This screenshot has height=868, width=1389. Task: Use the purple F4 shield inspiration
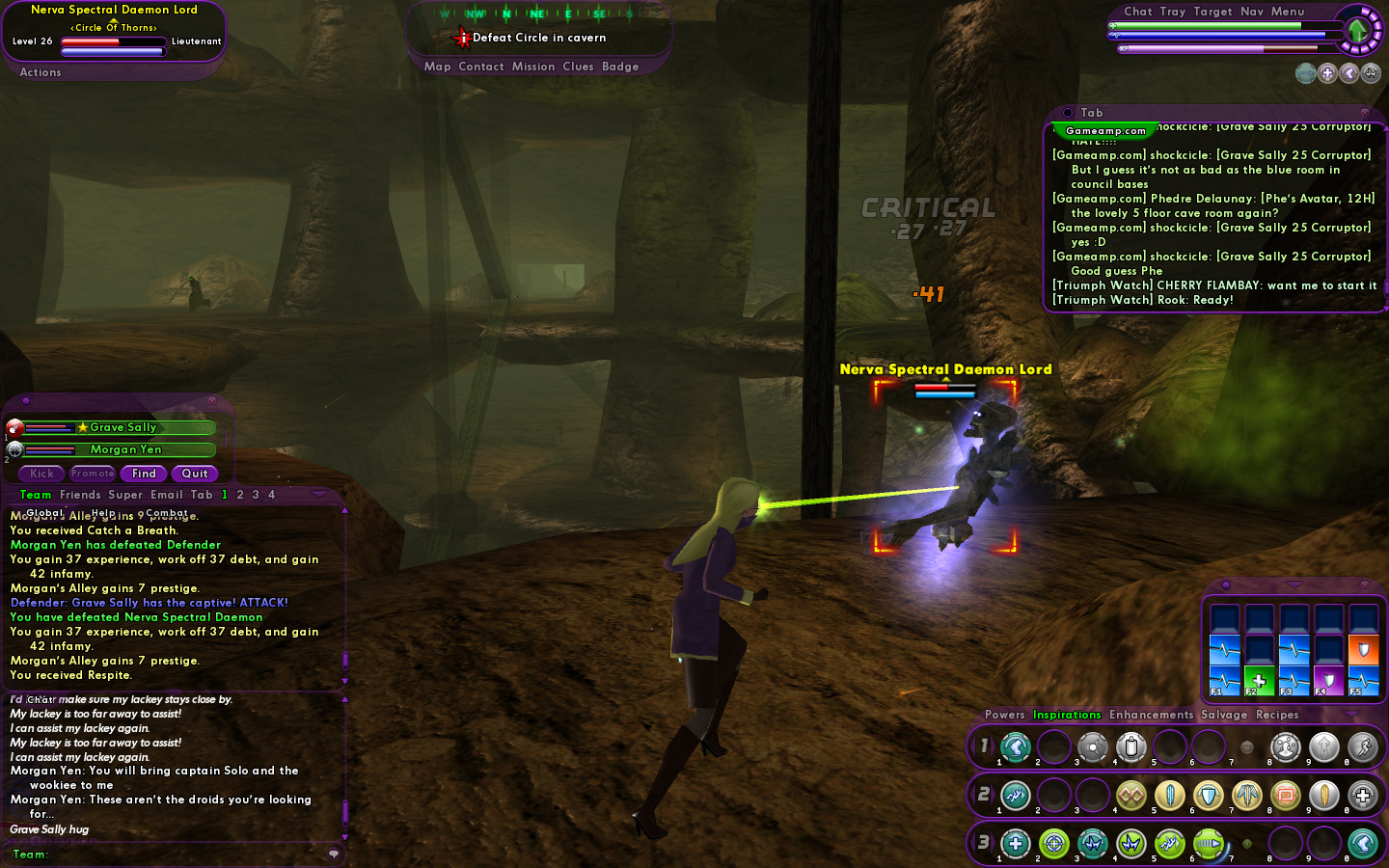click(1328, 680)
